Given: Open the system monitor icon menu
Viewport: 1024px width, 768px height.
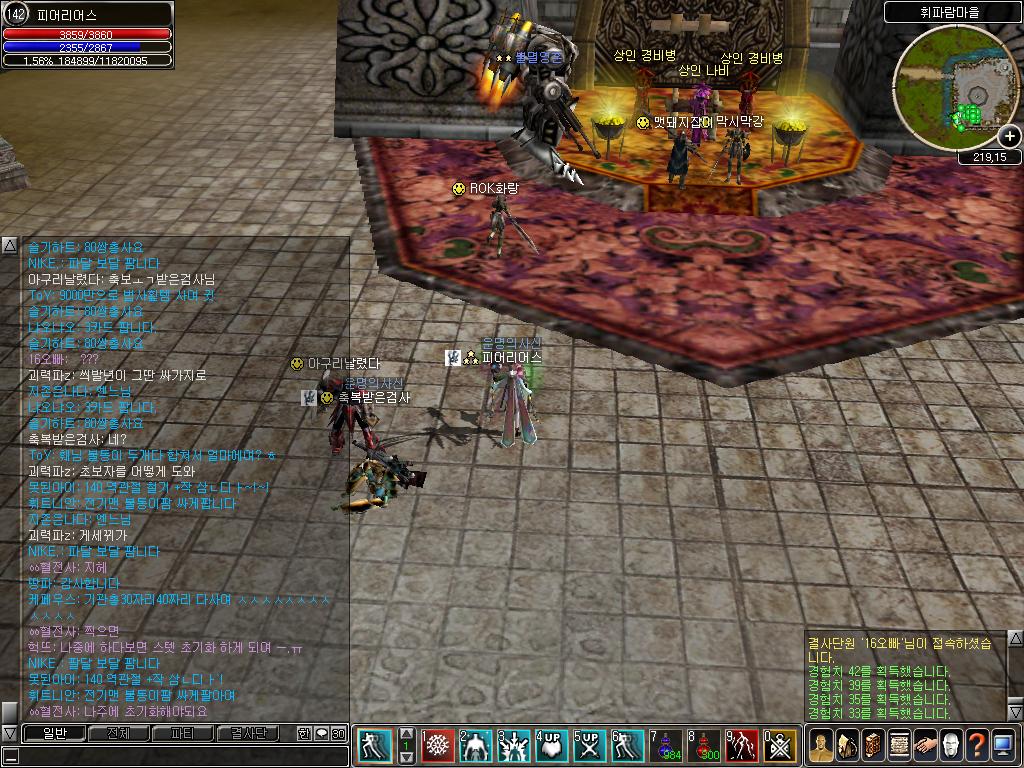Looking at the screenshot, I should [1003, 746].
